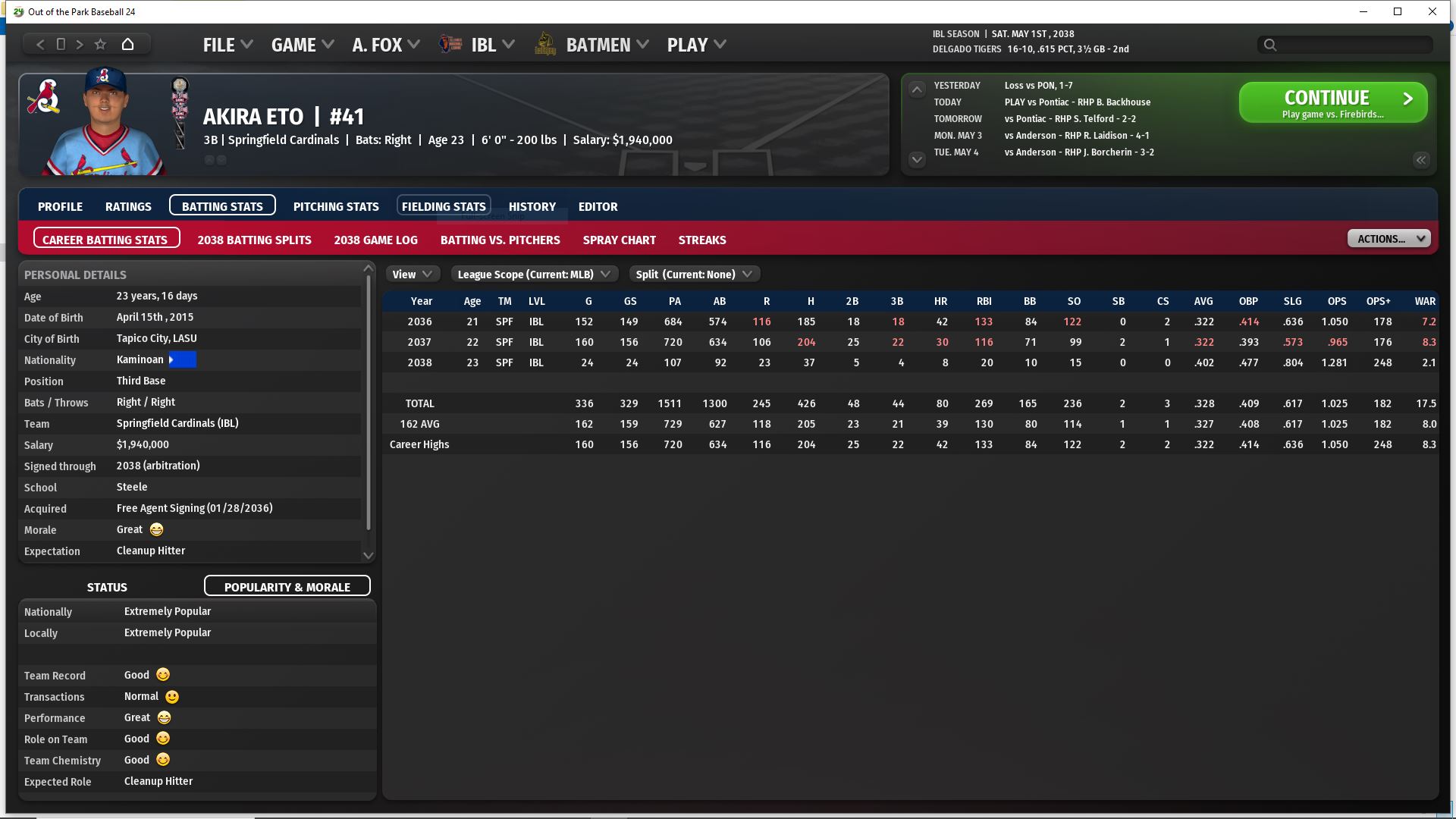Switch to the STATUS panel tab

[107, 587]
